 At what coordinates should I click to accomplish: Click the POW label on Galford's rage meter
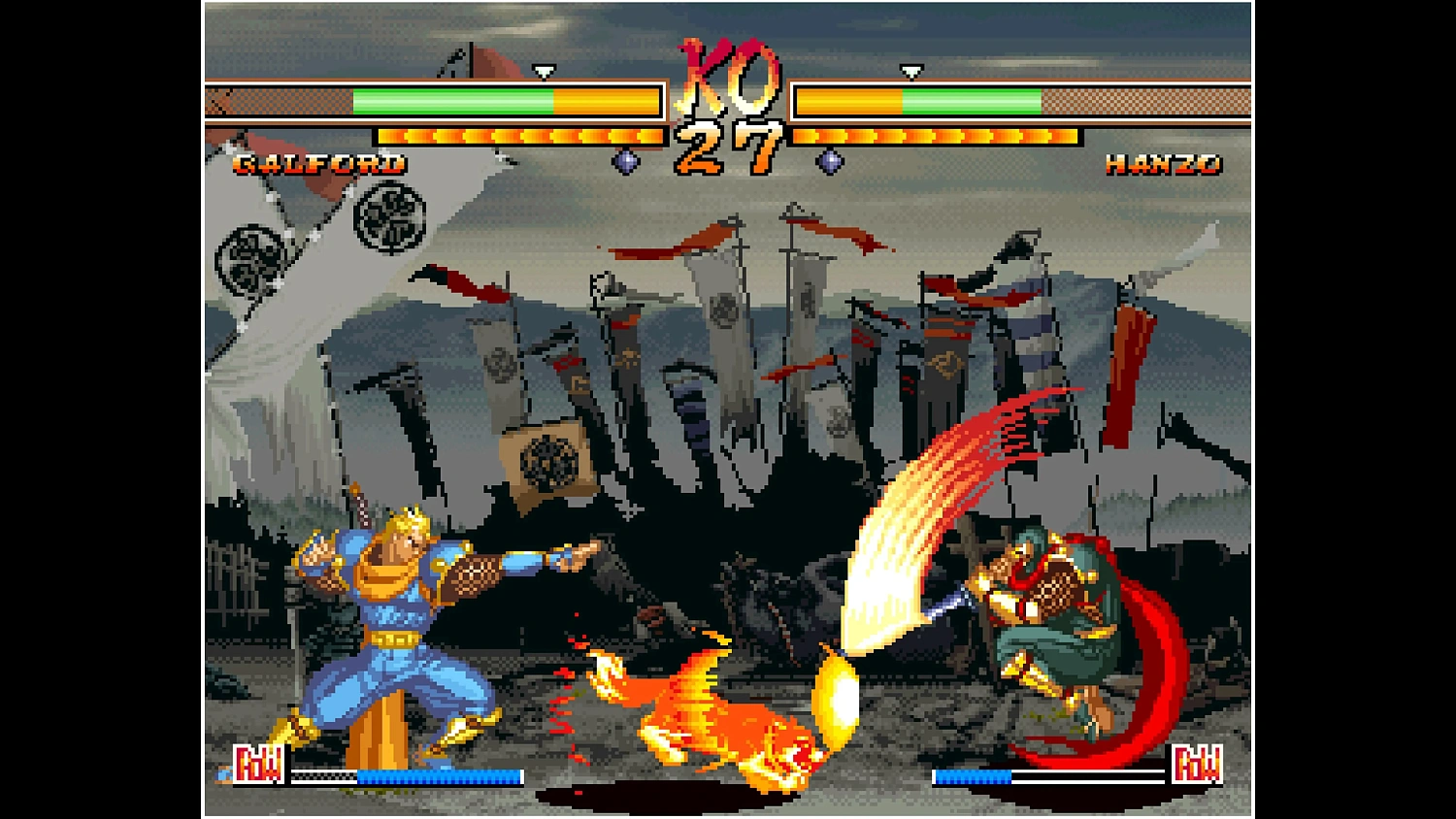(258, 765)
